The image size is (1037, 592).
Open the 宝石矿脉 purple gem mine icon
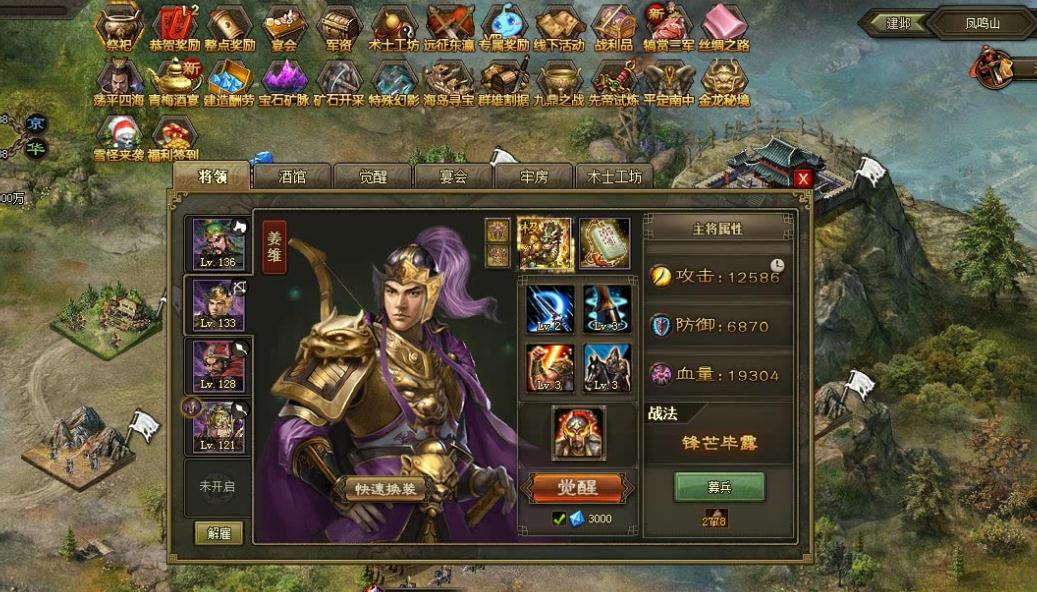pos(285,82)
